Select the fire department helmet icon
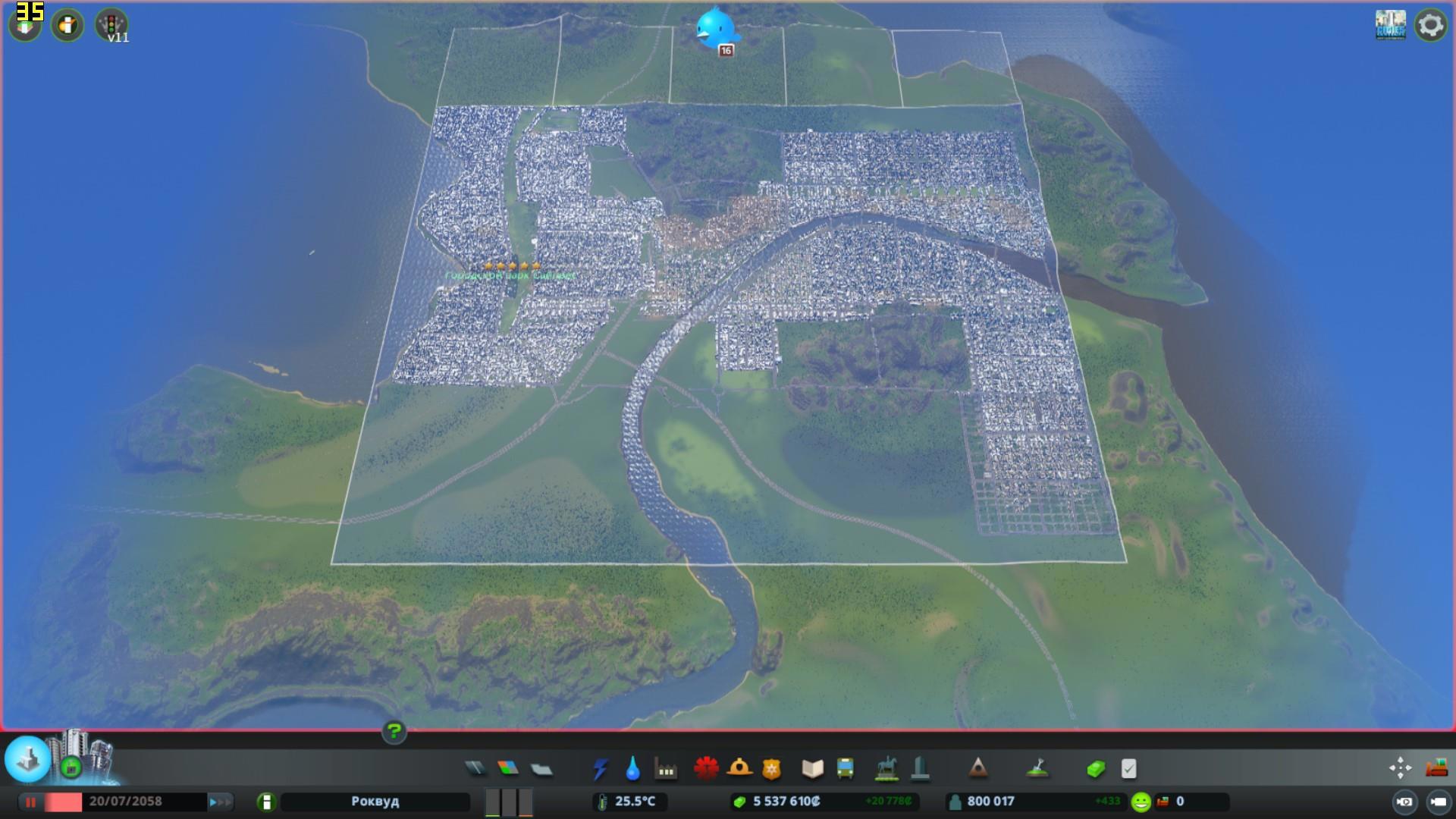 (739, 769)
